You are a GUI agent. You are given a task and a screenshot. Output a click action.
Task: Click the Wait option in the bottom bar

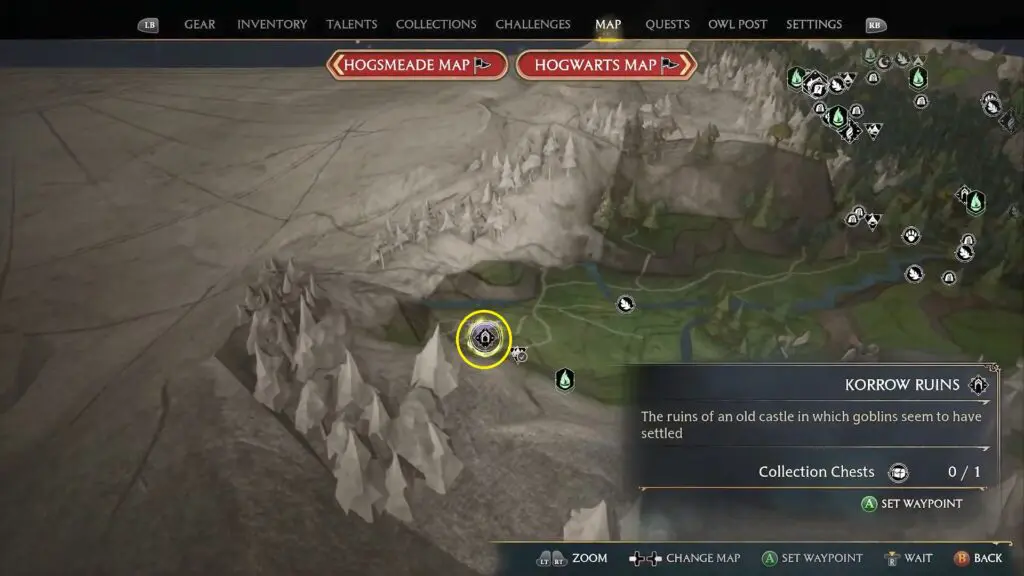908,558
